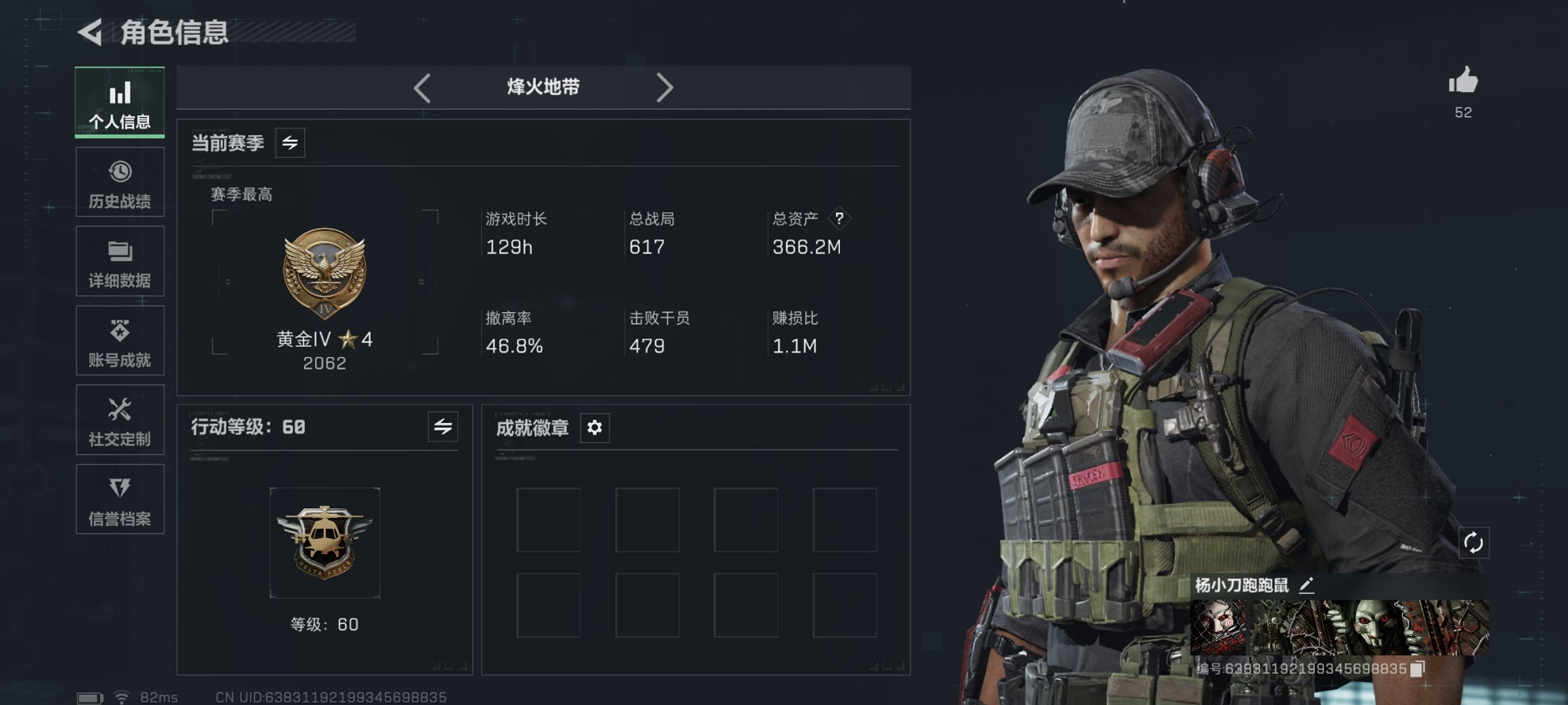The image size is (1568, 705).
Task: Open the 成就徽章 settings gear
Action: 593,428
